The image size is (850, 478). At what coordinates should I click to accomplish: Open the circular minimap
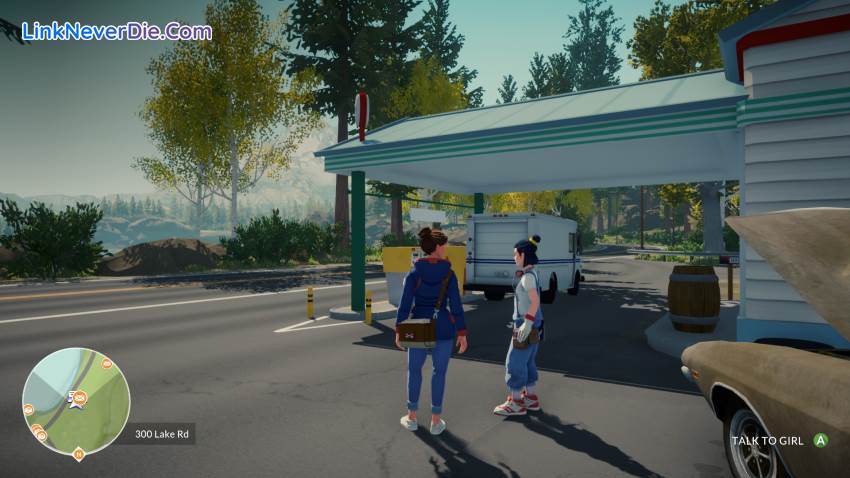pyautogui.click(x=76, y=401)
